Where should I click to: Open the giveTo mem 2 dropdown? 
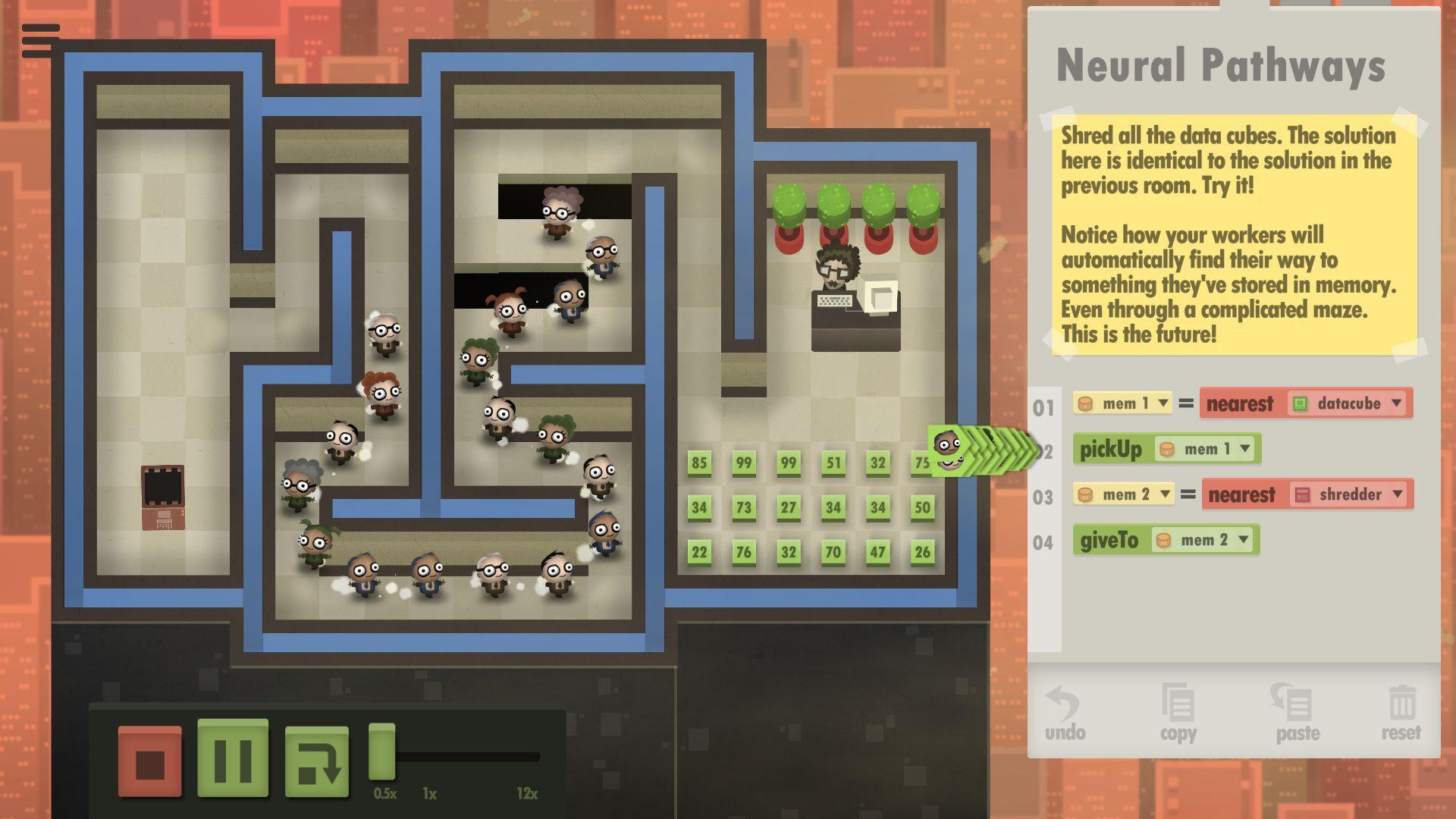click(1243, 540)
